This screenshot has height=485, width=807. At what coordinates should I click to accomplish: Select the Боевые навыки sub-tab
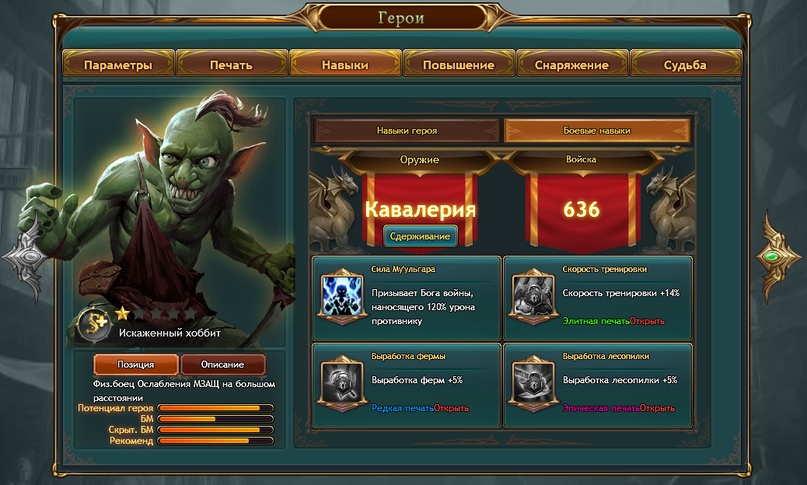[x=597, y=131]
